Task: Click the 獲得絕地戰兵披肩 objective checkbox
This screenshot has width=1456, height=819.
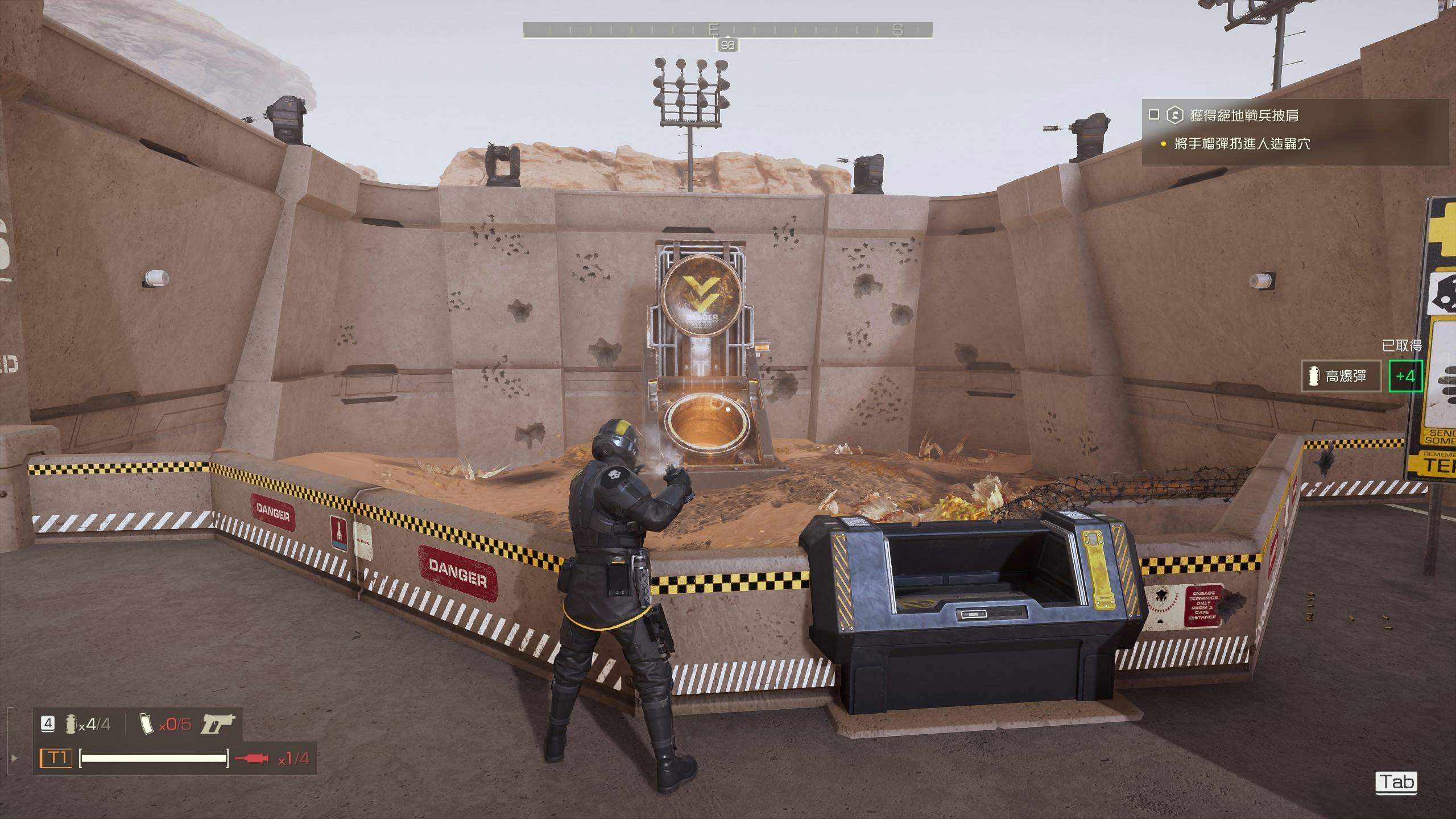Action: (1154, 115)
